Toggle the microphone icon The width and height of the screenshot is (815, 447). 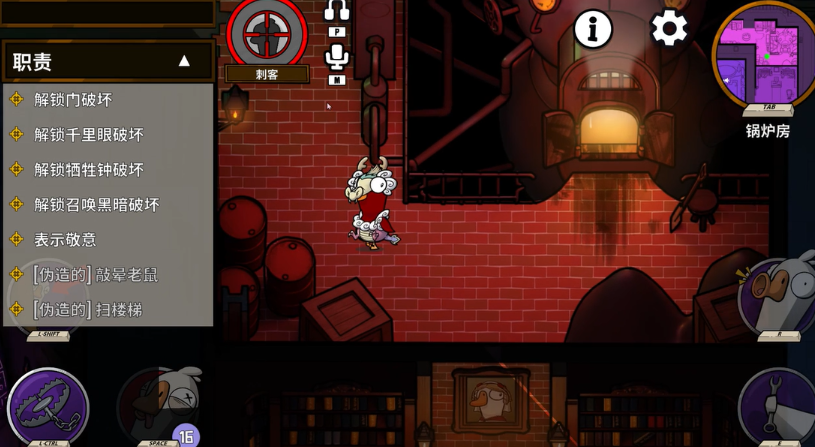(337, 57)
